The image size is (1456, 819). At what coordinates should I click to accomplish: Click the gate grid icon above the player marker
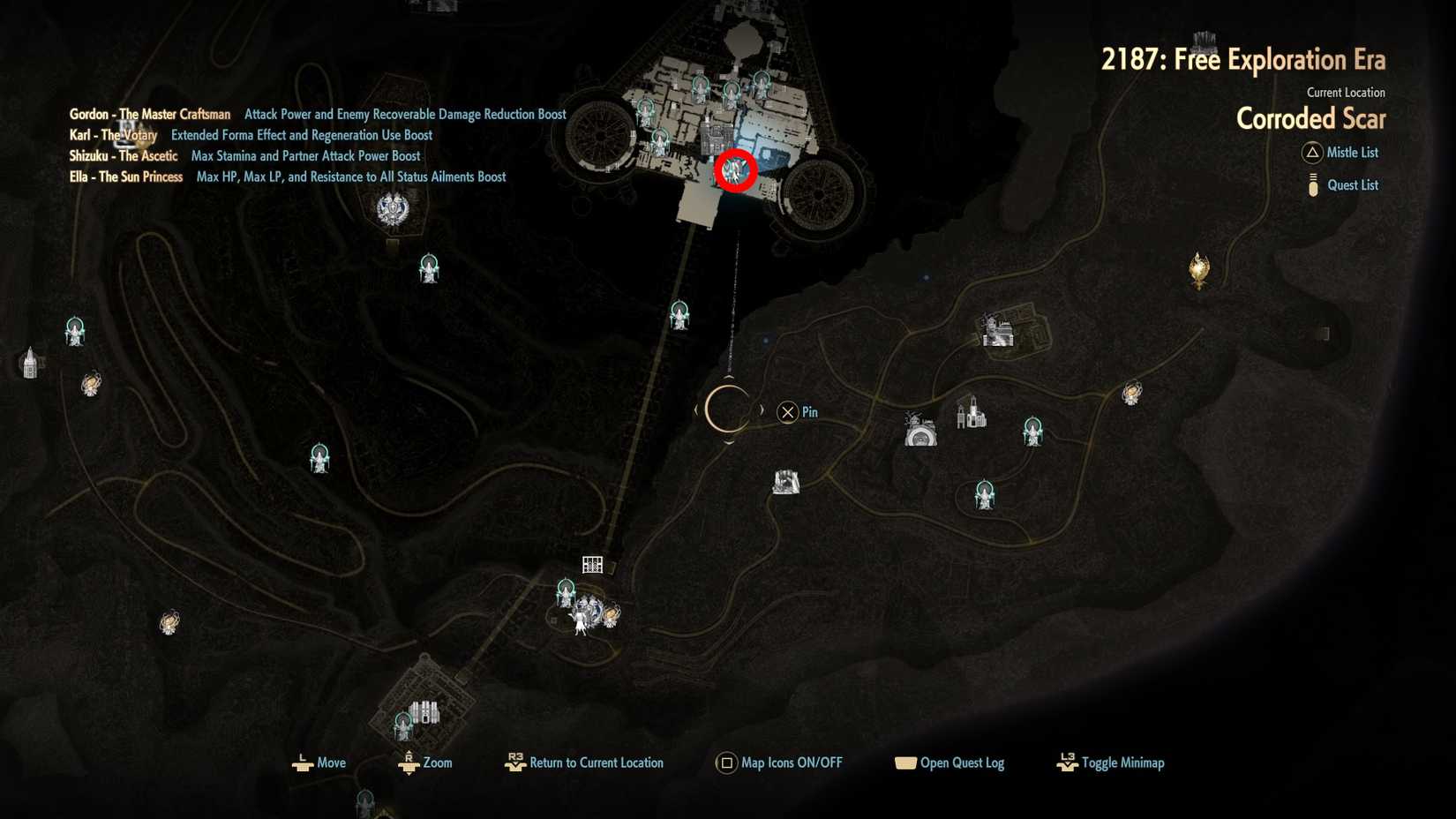tap(592, 563)
